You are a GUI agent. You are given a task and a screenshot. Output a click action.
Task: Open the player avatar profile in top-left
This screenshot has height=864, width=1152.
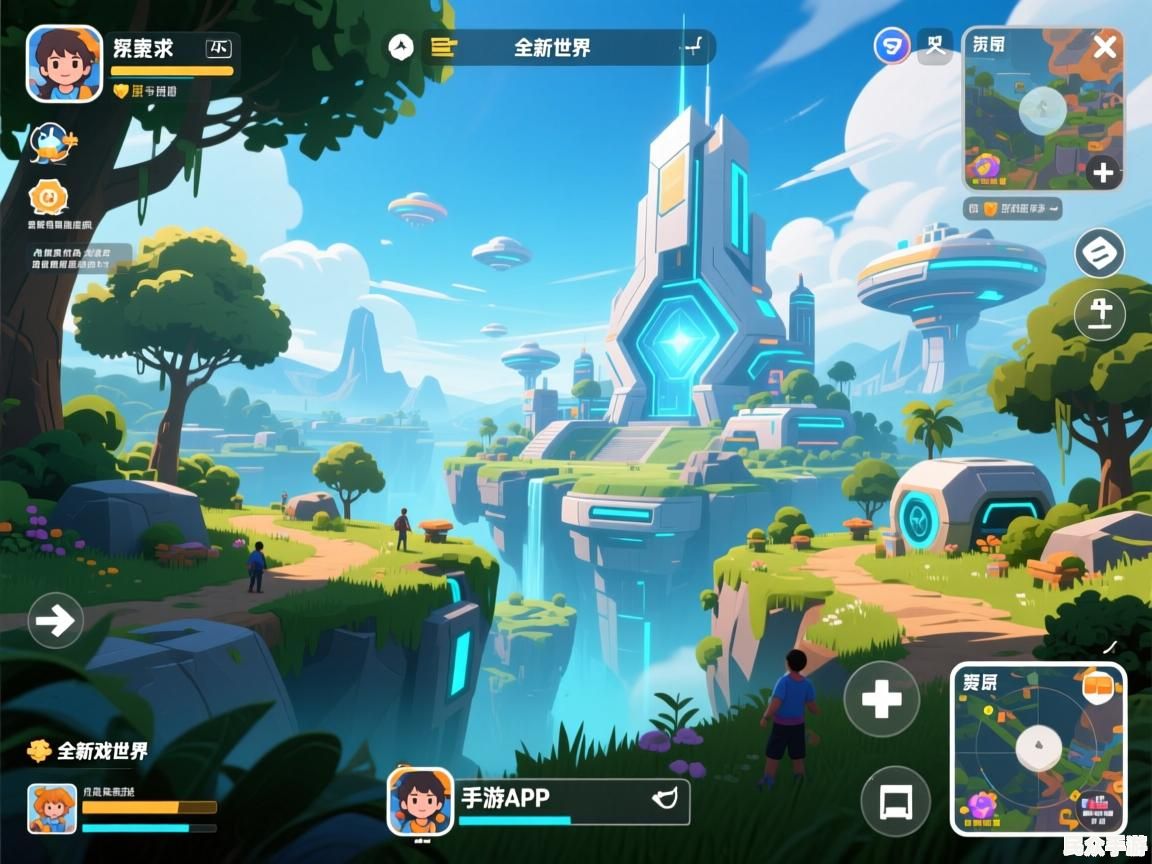pos(64,63)
